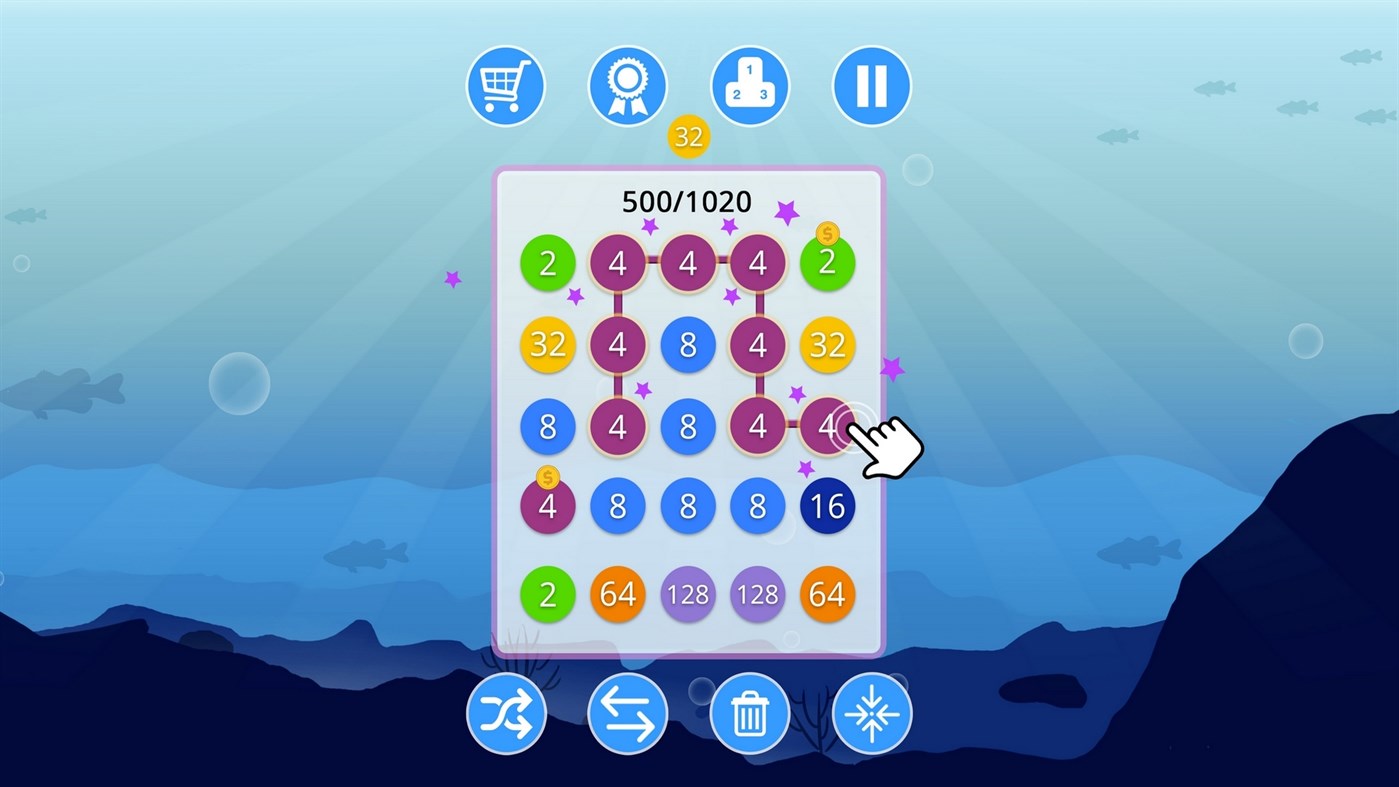Use the trash booster to delete a bubble
This screenshot has height=787, width=1399.
click(750, 712)
